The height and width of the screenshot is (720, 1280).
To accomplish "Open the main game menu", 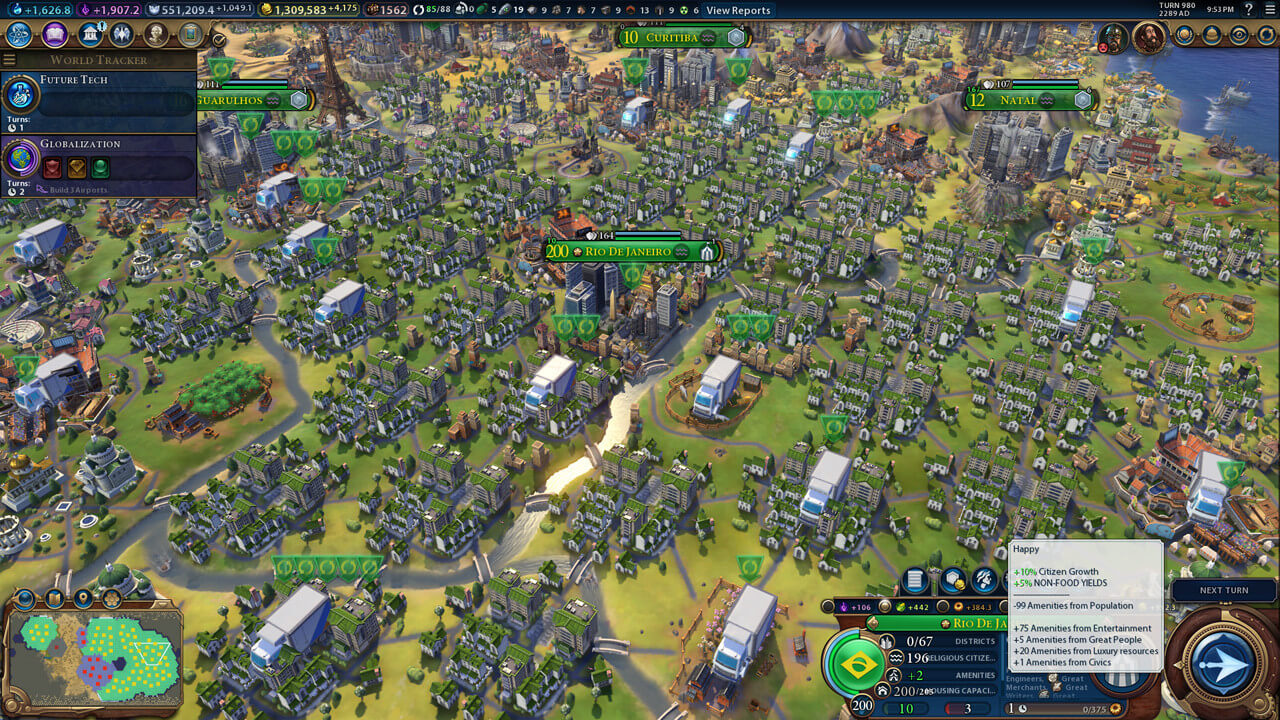I will click(1268, 10).
